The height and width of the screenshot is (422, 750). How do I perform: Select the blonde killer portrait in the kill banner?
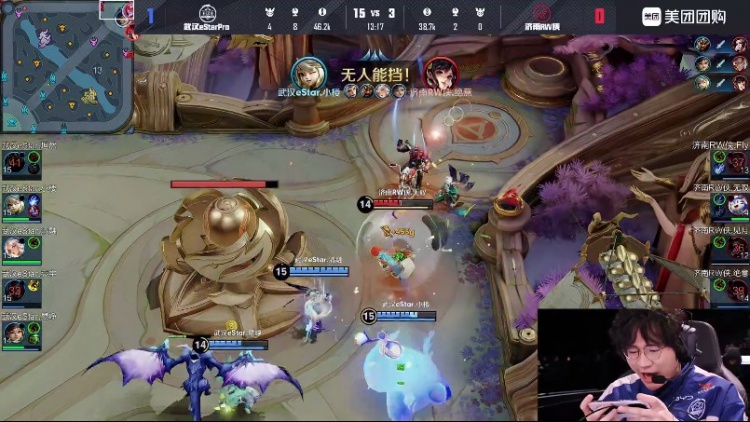306,73
